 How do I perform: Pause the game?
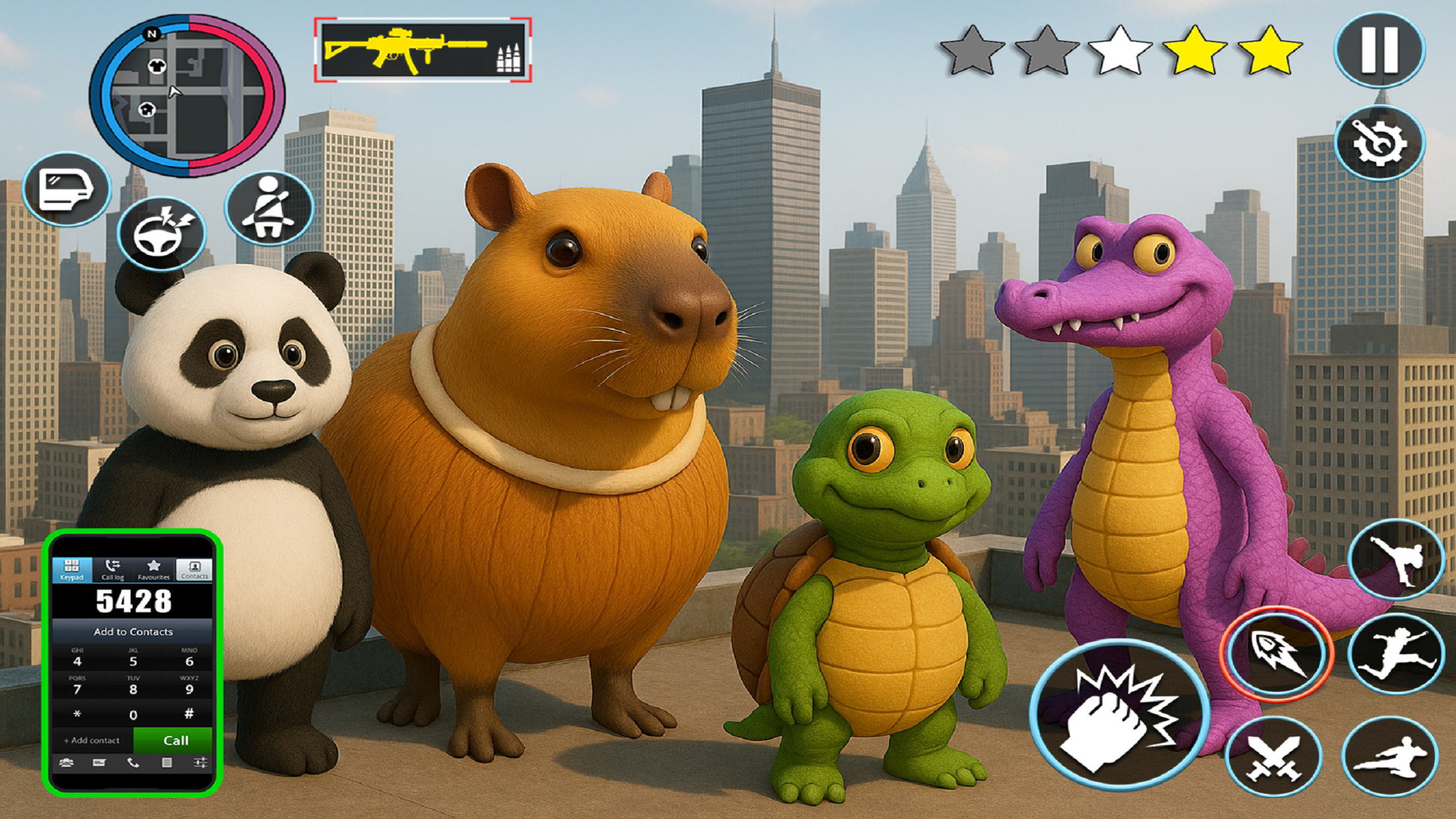tap(1379, 49)
